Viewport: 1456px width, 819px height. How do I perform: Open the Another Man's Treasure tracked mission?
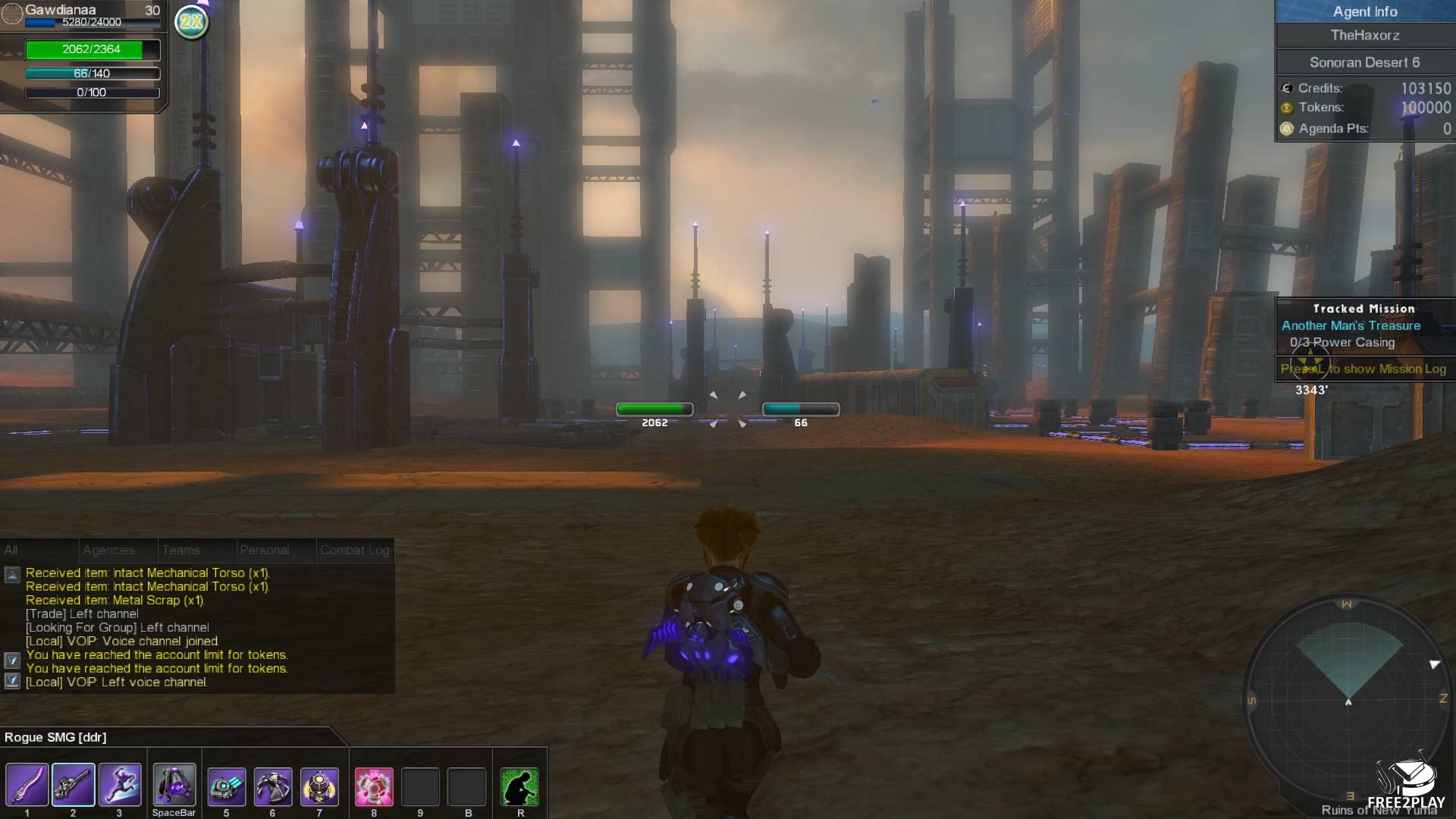tap(1351, 326)
